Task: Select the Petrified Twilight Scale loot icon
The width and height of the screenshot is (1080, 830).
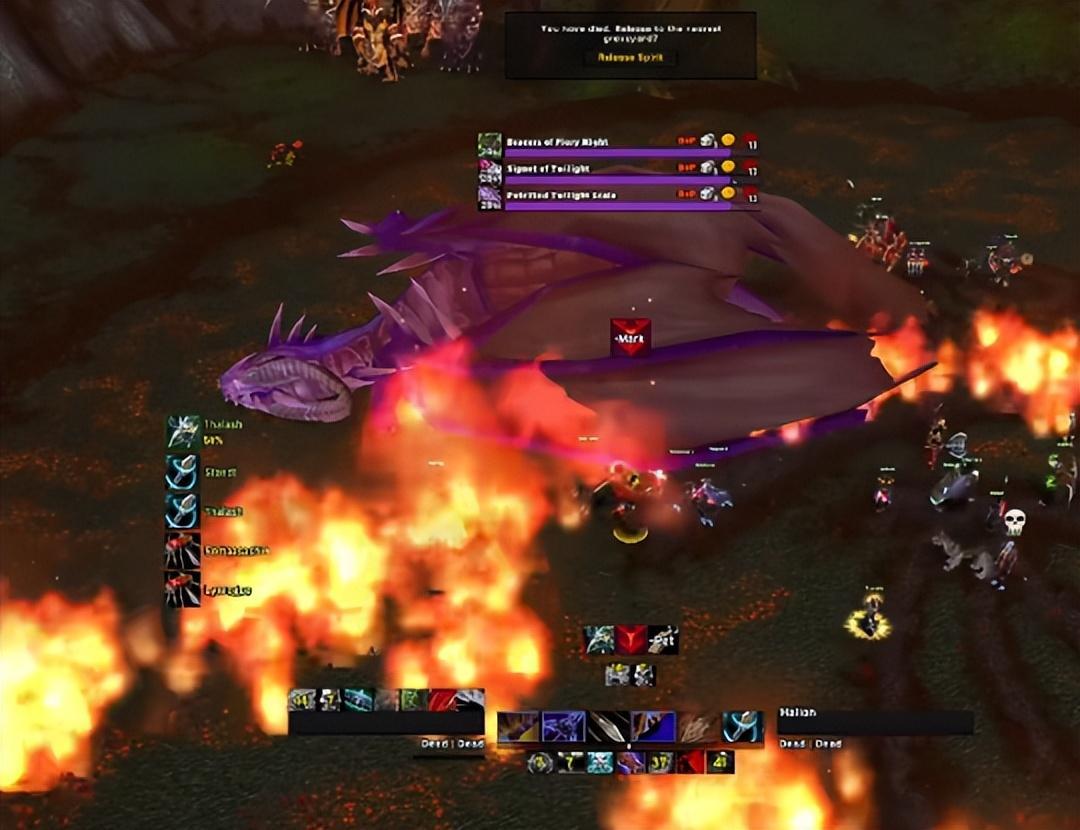Action: point(489,195)
